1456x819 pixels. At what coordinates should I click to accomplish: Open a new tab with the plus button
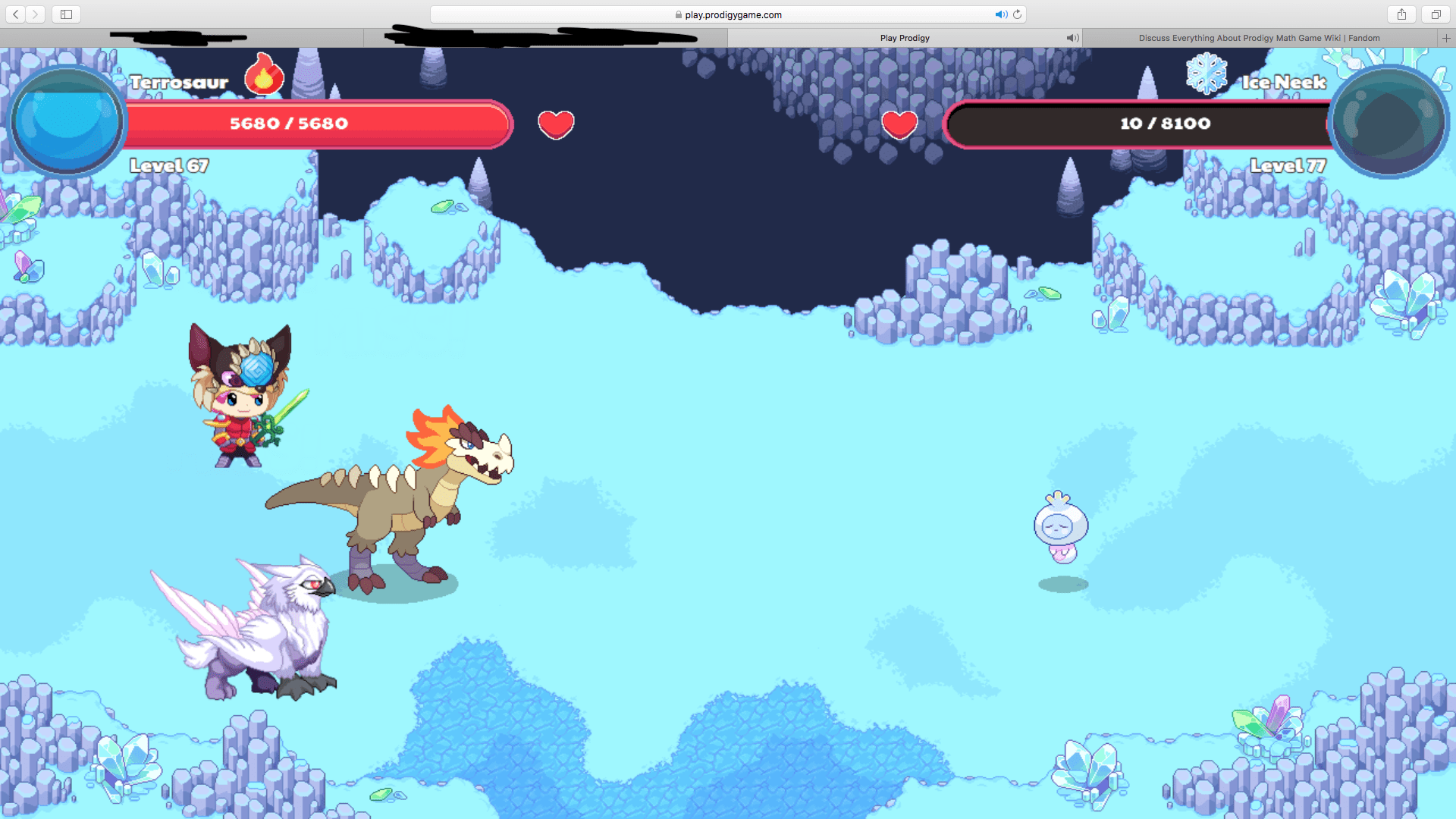tap(1446, 37)
